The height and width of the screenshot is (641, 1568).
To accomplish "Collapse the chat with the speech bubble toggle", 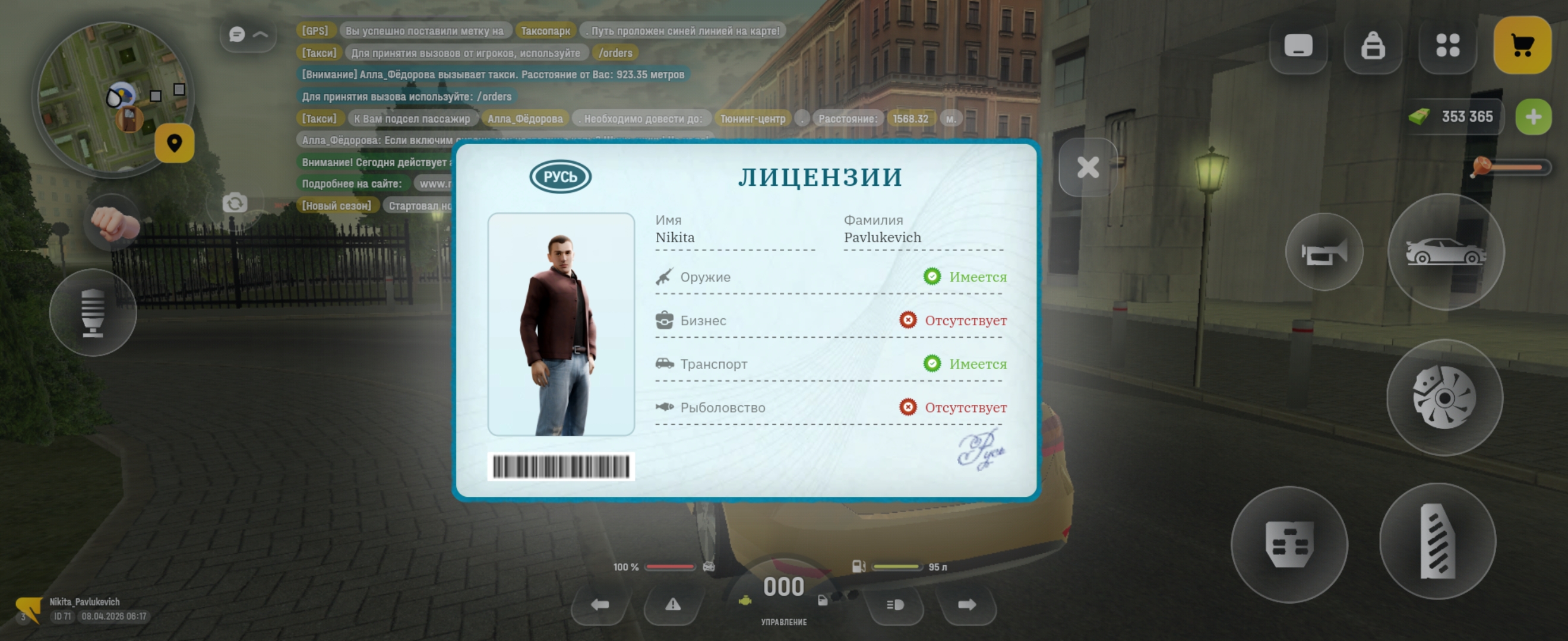I will 248,34.
